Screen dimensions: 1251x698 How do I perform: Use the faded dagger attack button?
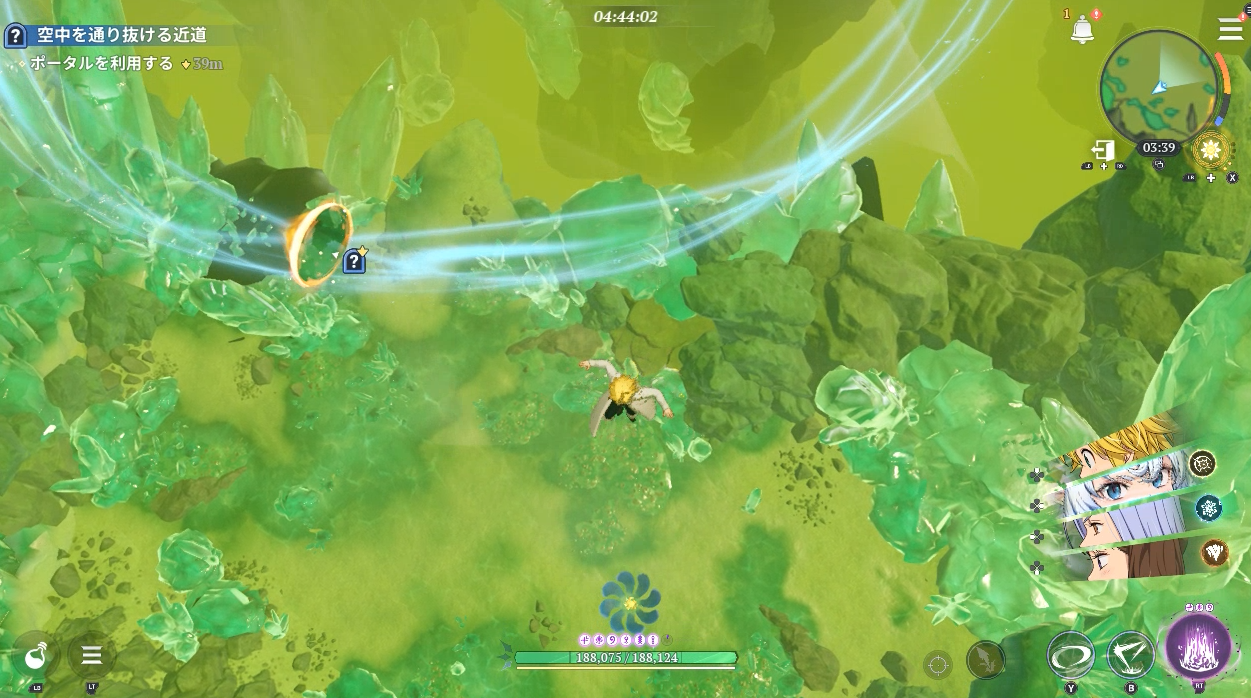pos(985,660)
